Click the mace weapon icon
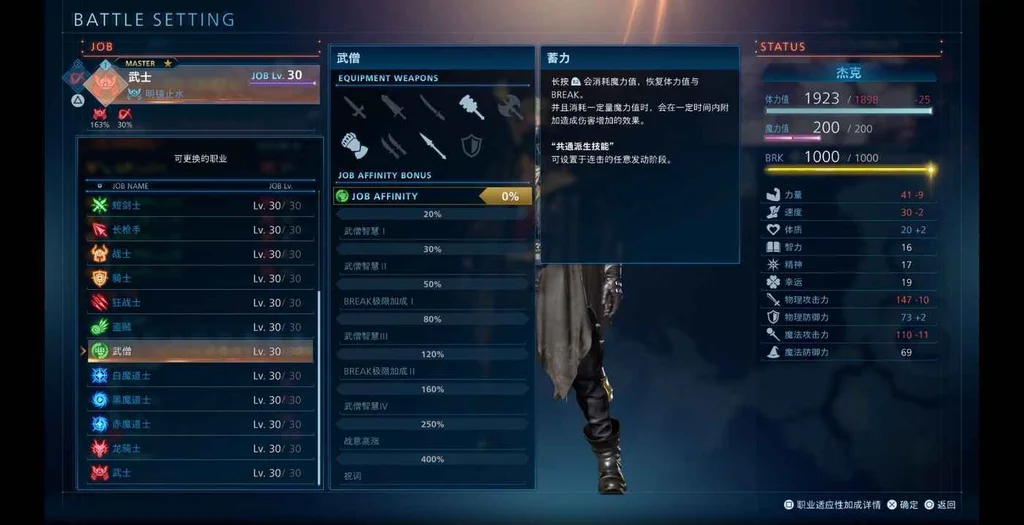This screenshot has width=1024, height=525. (x=471, y=106)
